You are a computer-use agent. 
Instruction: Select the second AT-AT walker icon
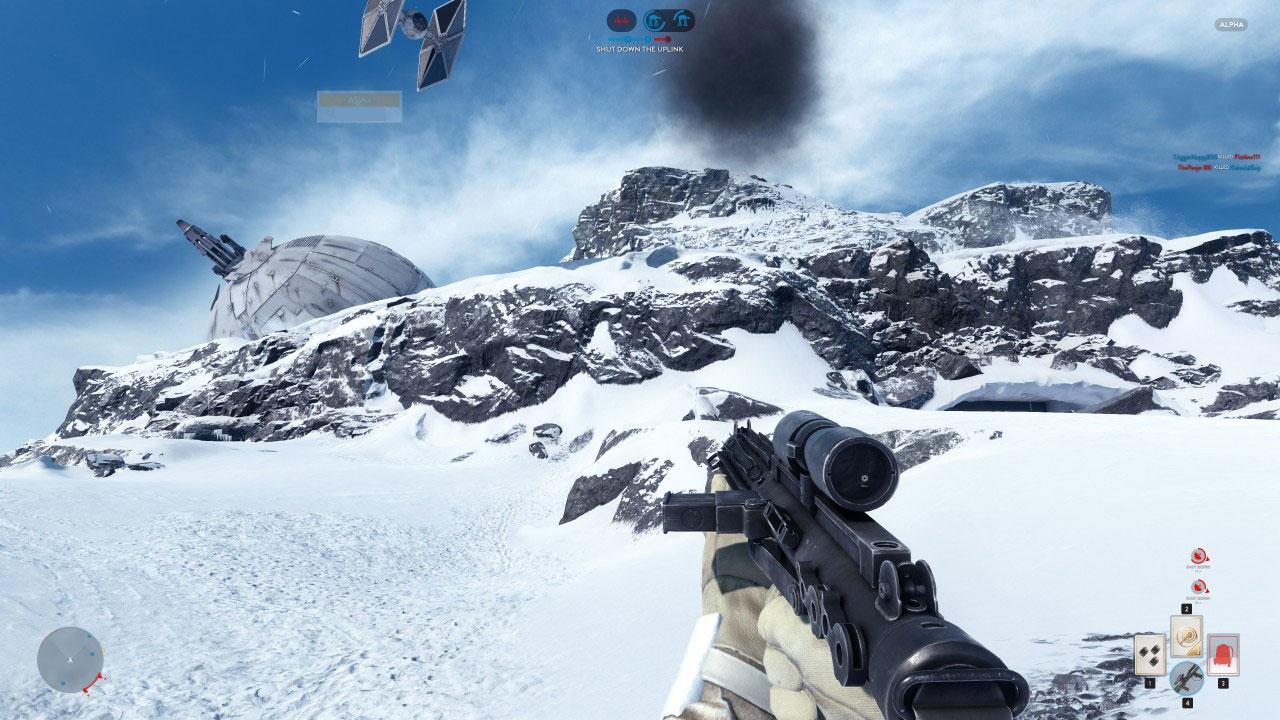tap(683, 19)
